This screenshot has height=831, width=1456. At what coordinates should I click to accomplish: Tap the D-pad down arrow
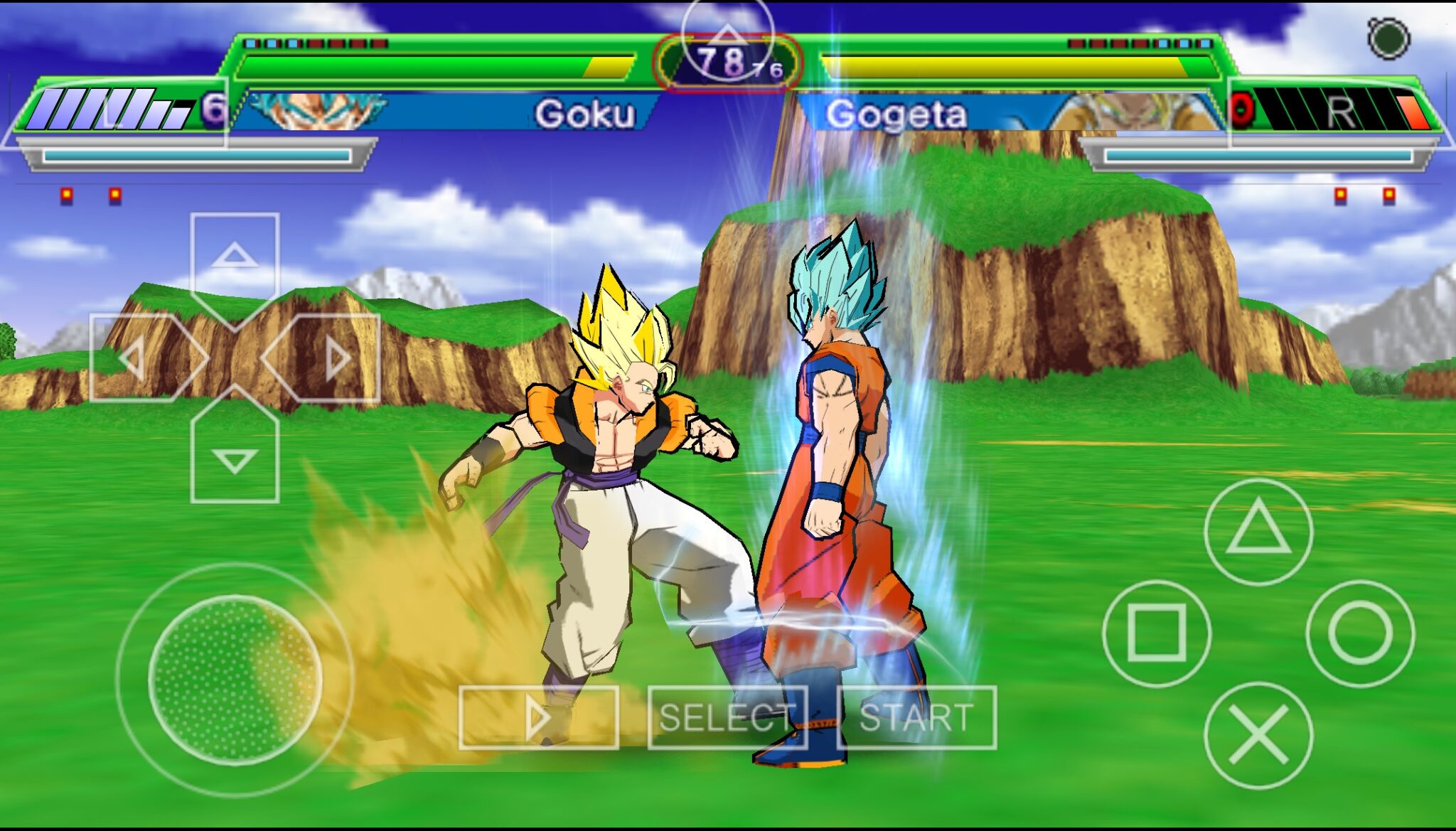pyautogui.click(x=235, y=461)
